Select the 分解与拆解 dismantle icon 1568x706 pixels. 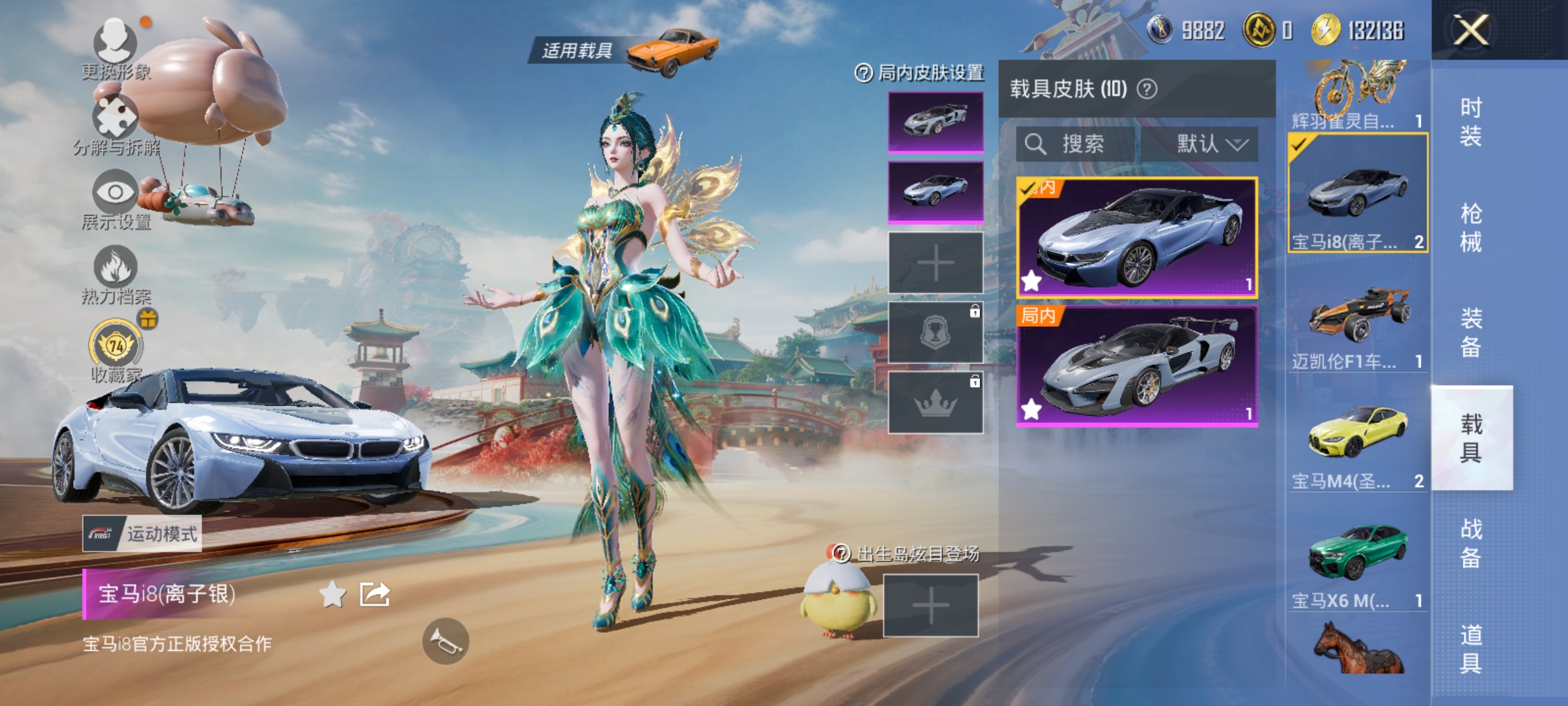point(114,118)
